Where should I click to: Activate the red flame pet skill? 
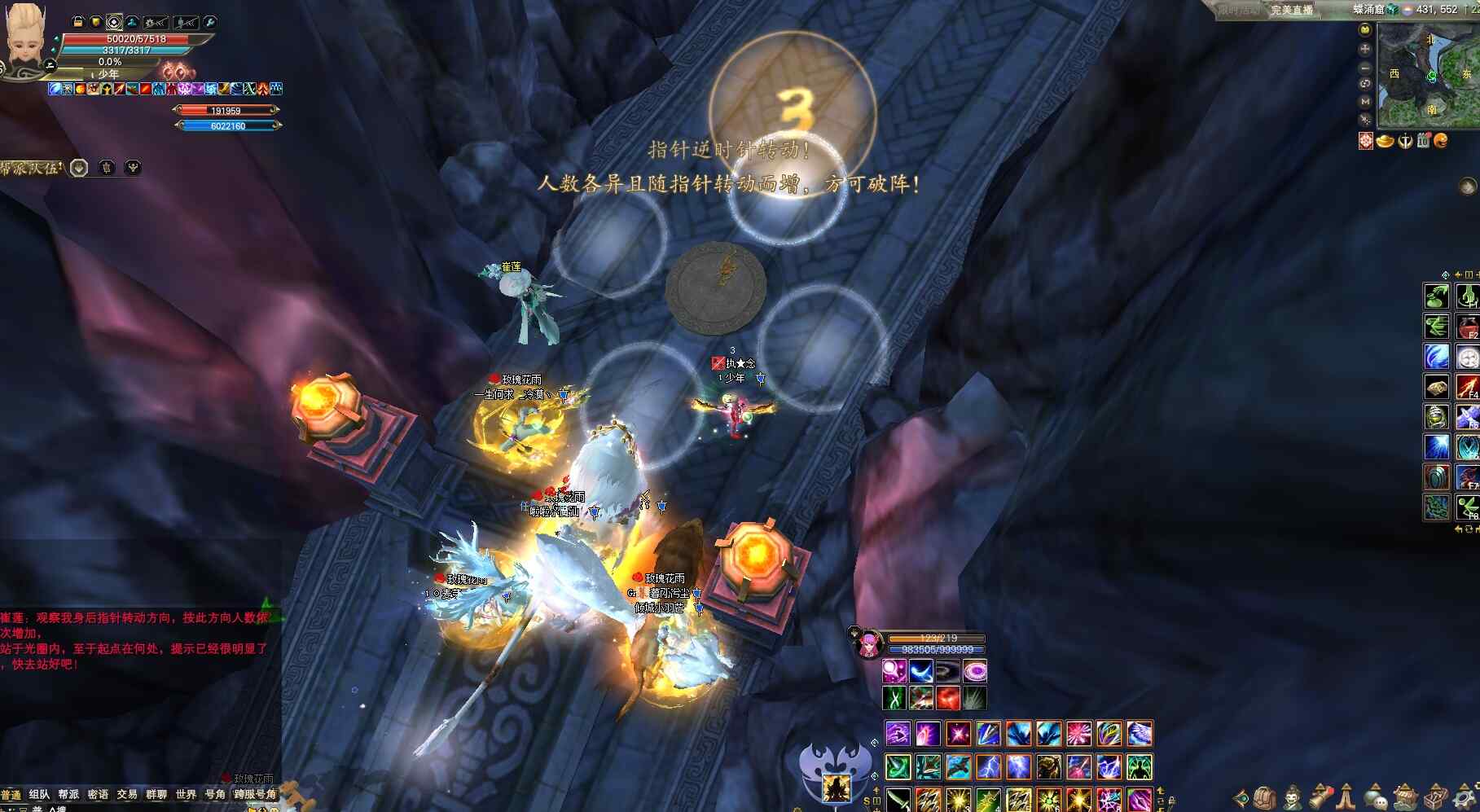pos(947,698)
